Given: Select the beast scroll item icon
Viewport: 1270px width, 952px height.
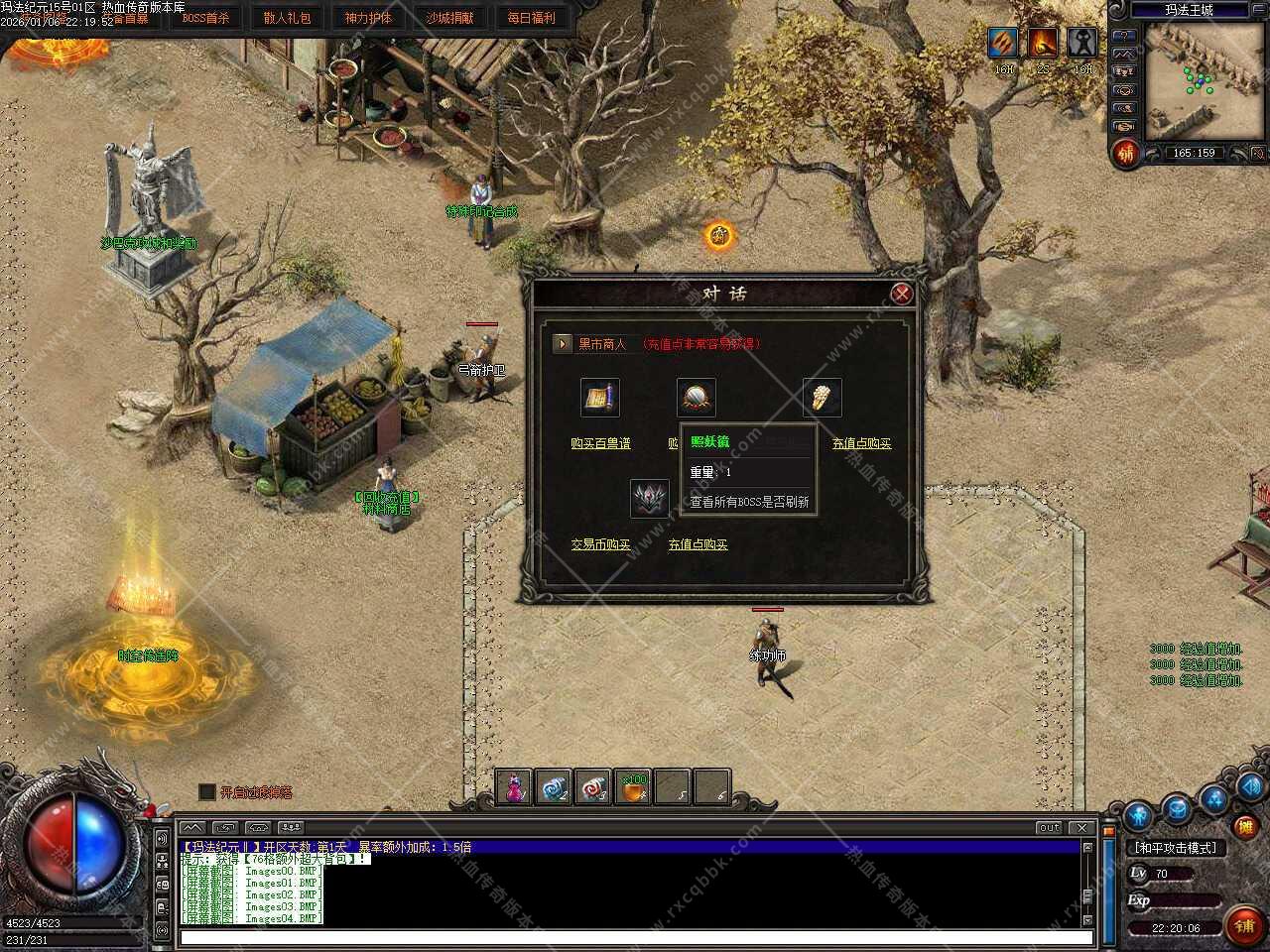Looking at the screenshot, I should (600, 398).
